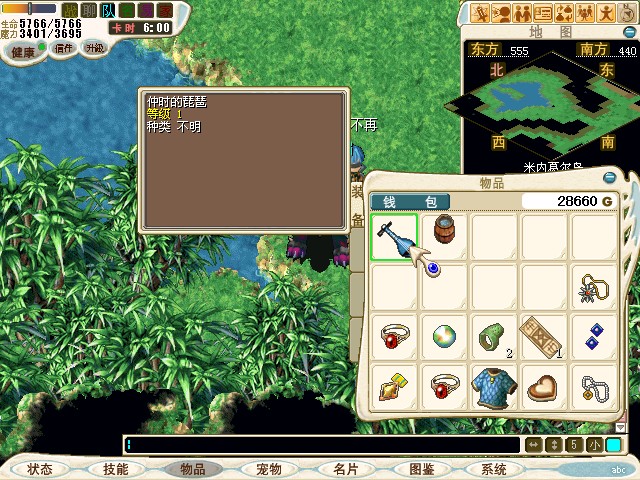Select the wooden barrel item slot
Image resolution: width=640 pixels, height=480 pixels.
445,236
